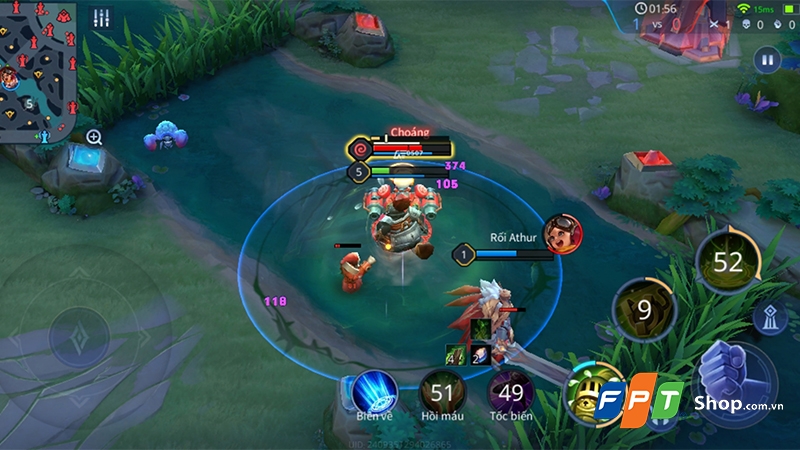The height and width of the screenshot is (450, 800).
Task: Cast the Tốc biến flash spell
Action: 511,392
